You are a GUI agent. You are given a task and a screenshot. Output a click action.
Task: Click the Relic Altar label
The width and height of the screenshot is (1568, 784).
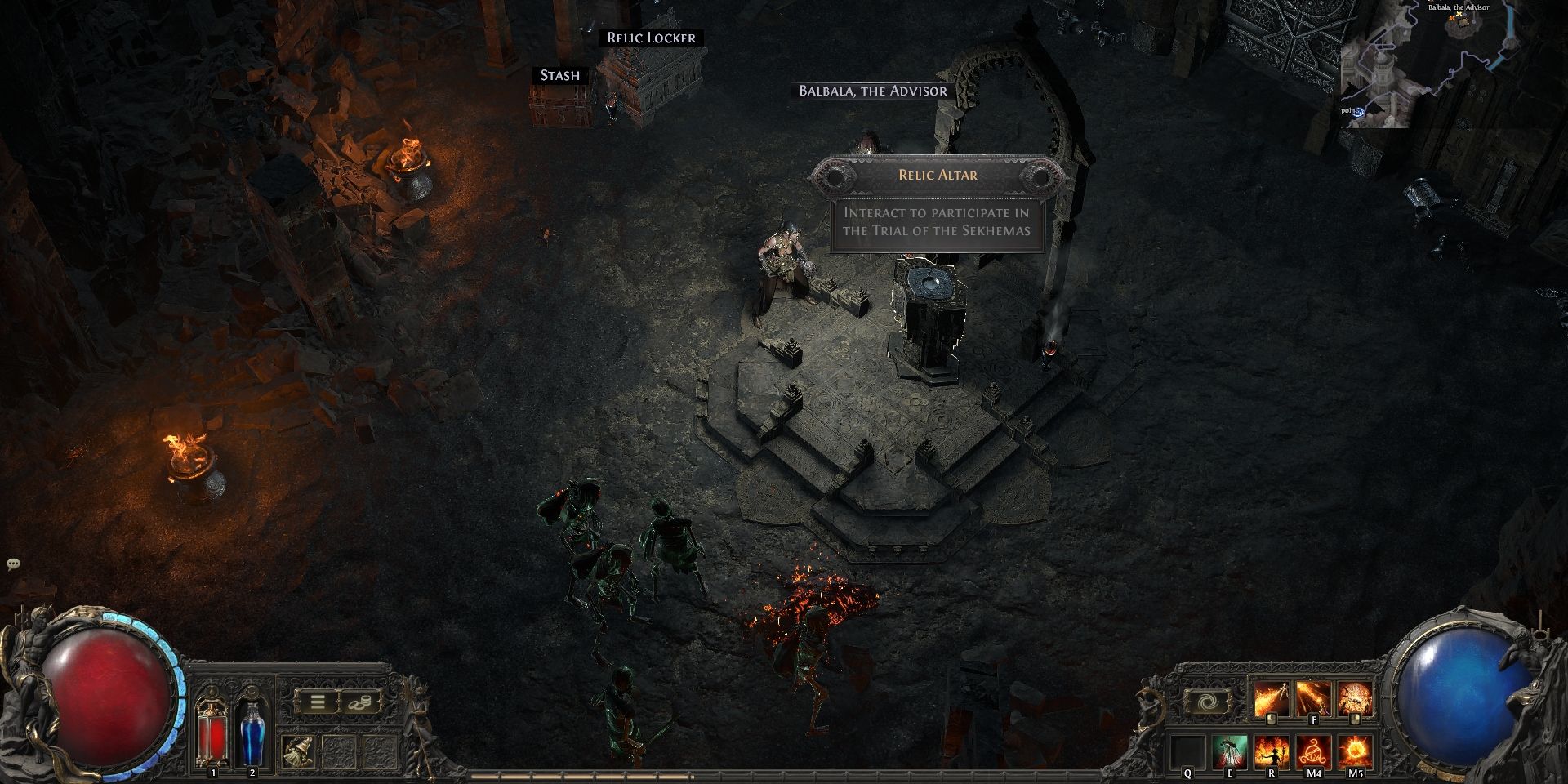938,175
